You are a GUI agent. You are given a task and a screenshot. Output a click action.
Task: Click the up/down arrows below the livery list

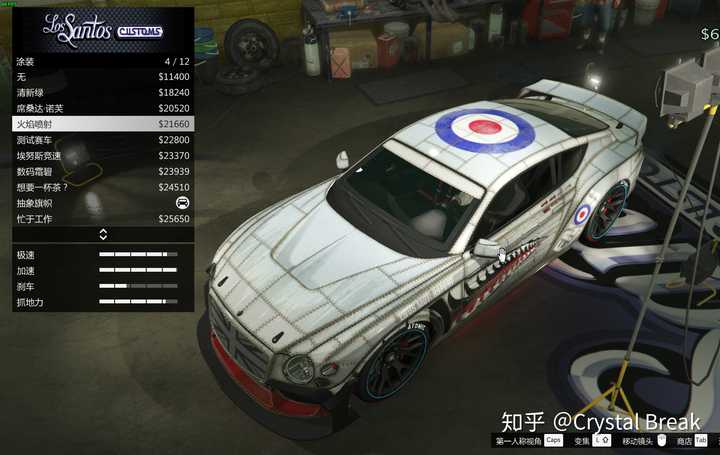click(x=103, y=235)
